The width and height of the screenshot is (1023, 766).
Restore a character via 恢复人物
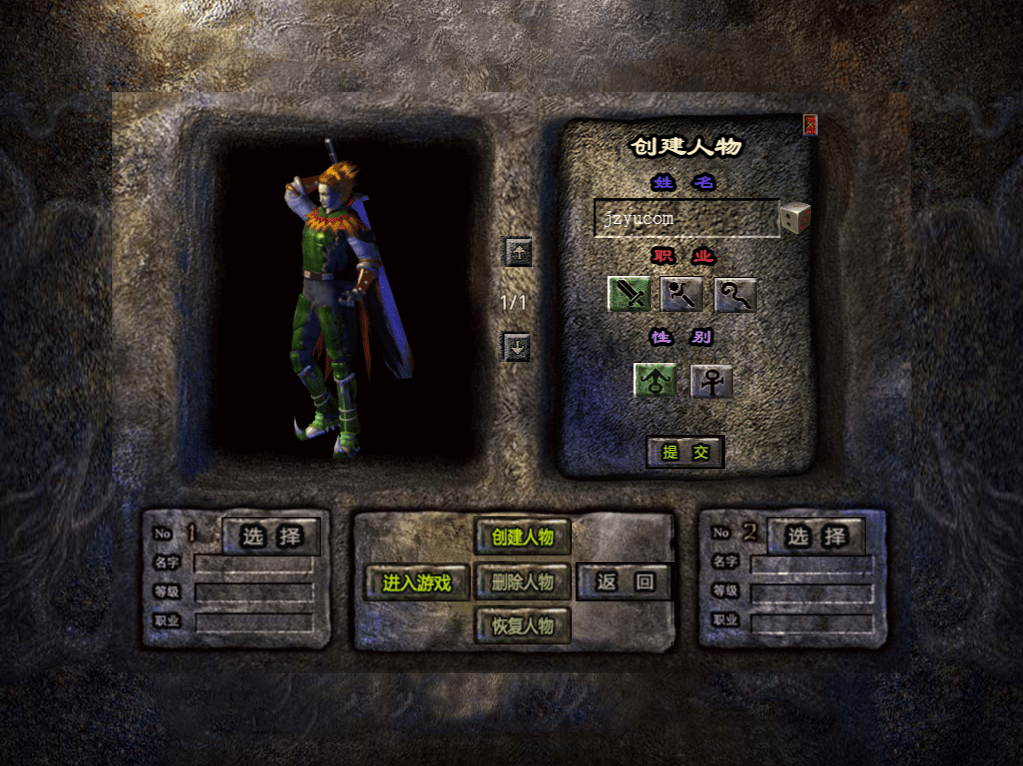click(x=522, y=626)
